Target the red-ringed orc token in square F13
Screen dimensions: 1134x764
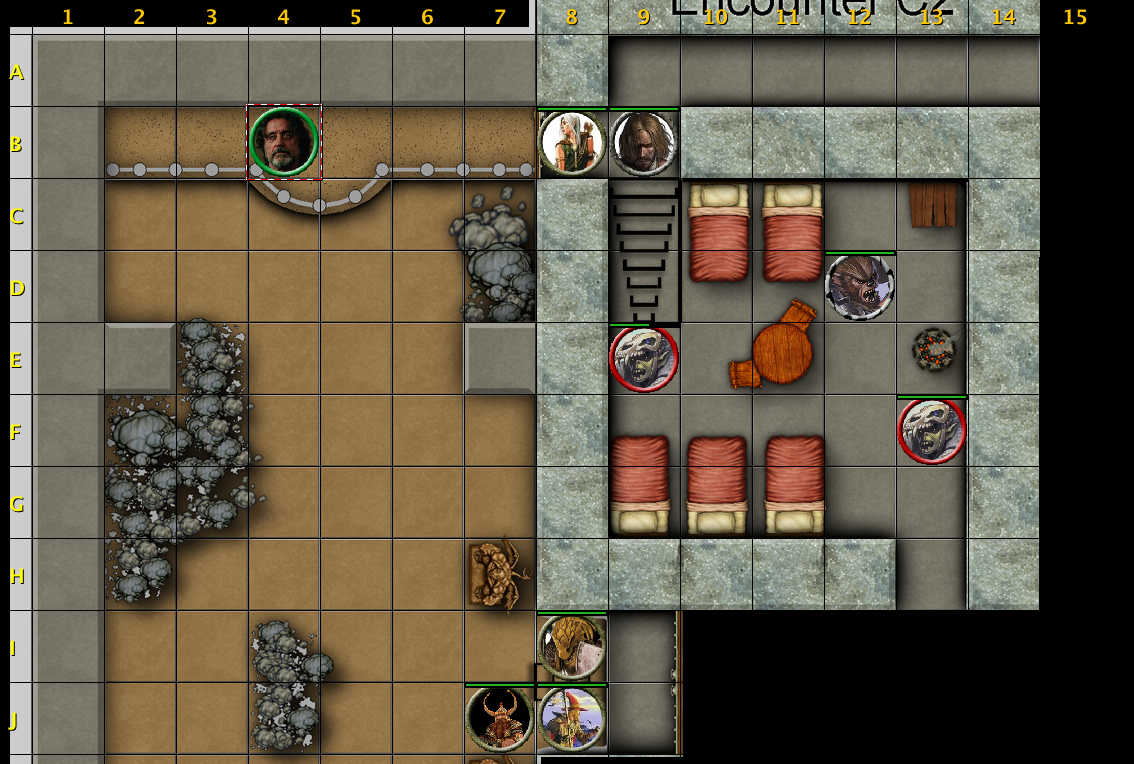tap(932, 431)
